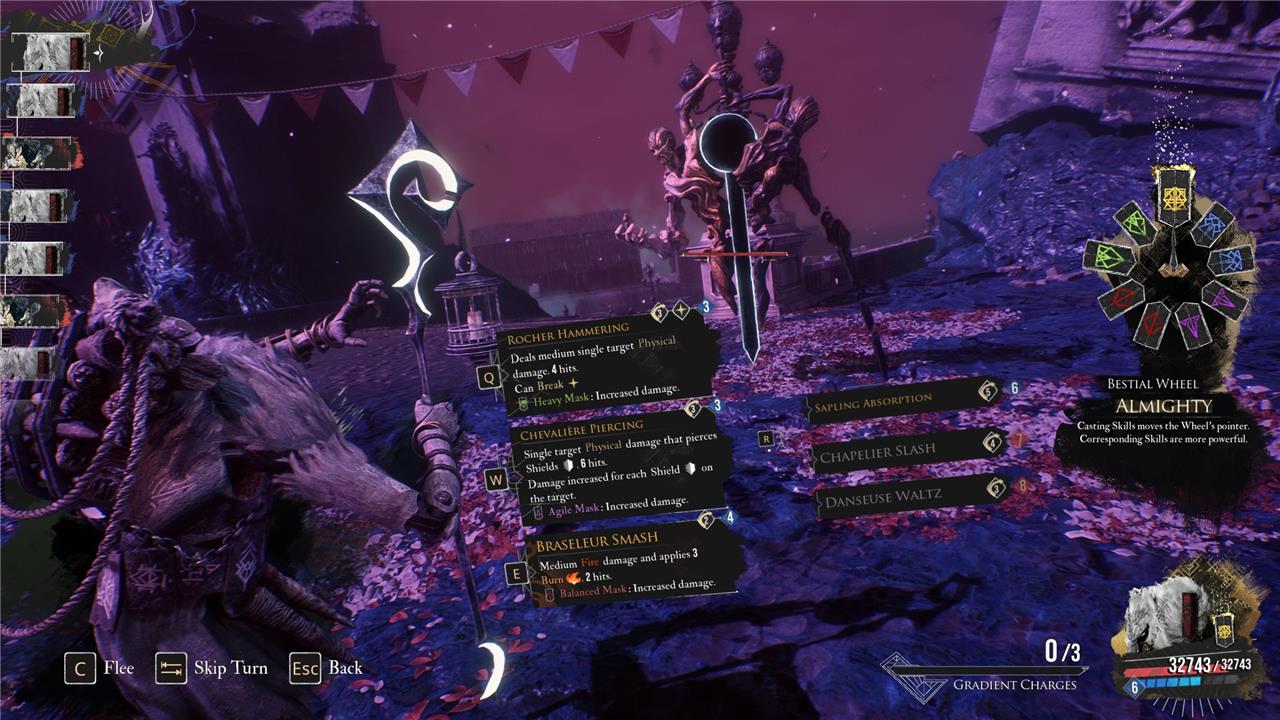
Task: Select the golden Almighty rune atop the Bestial Wheel
Action: 1175,198
